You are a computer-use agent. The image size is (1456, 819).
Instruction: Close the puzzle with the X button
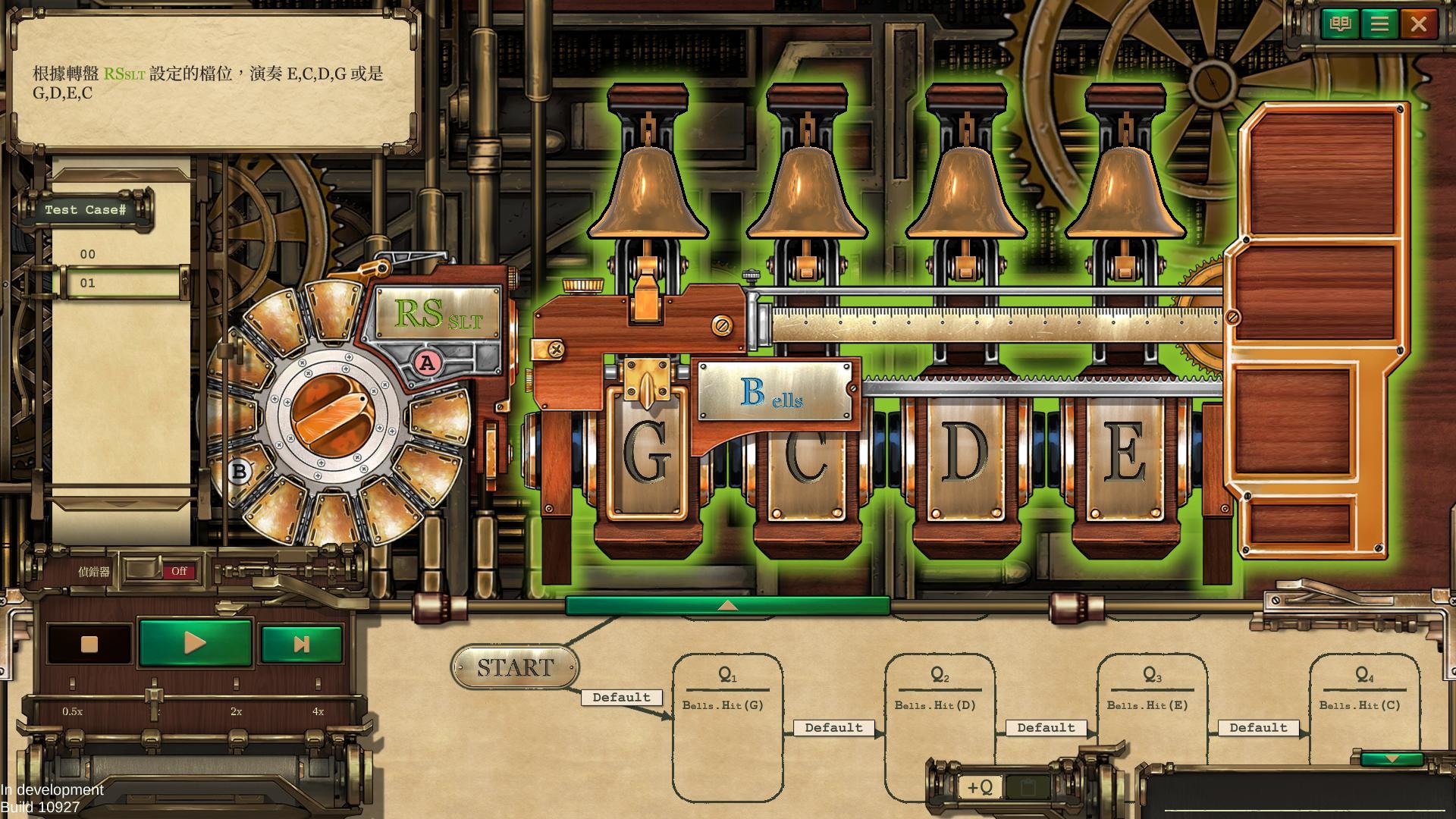(1419, 24)
